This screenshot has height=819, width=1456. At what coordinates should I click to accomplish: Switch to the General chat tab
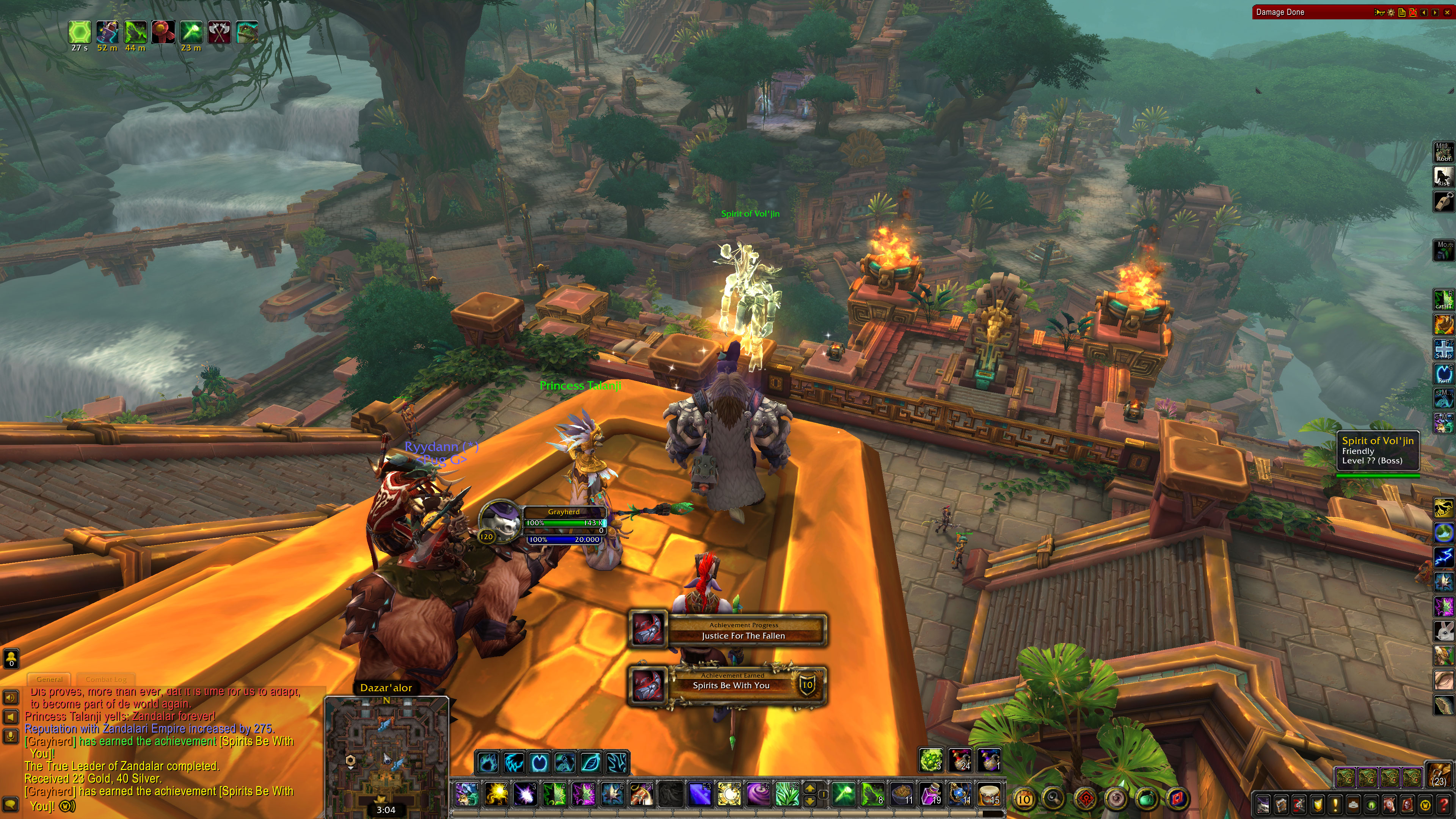[x=49, y=679]
